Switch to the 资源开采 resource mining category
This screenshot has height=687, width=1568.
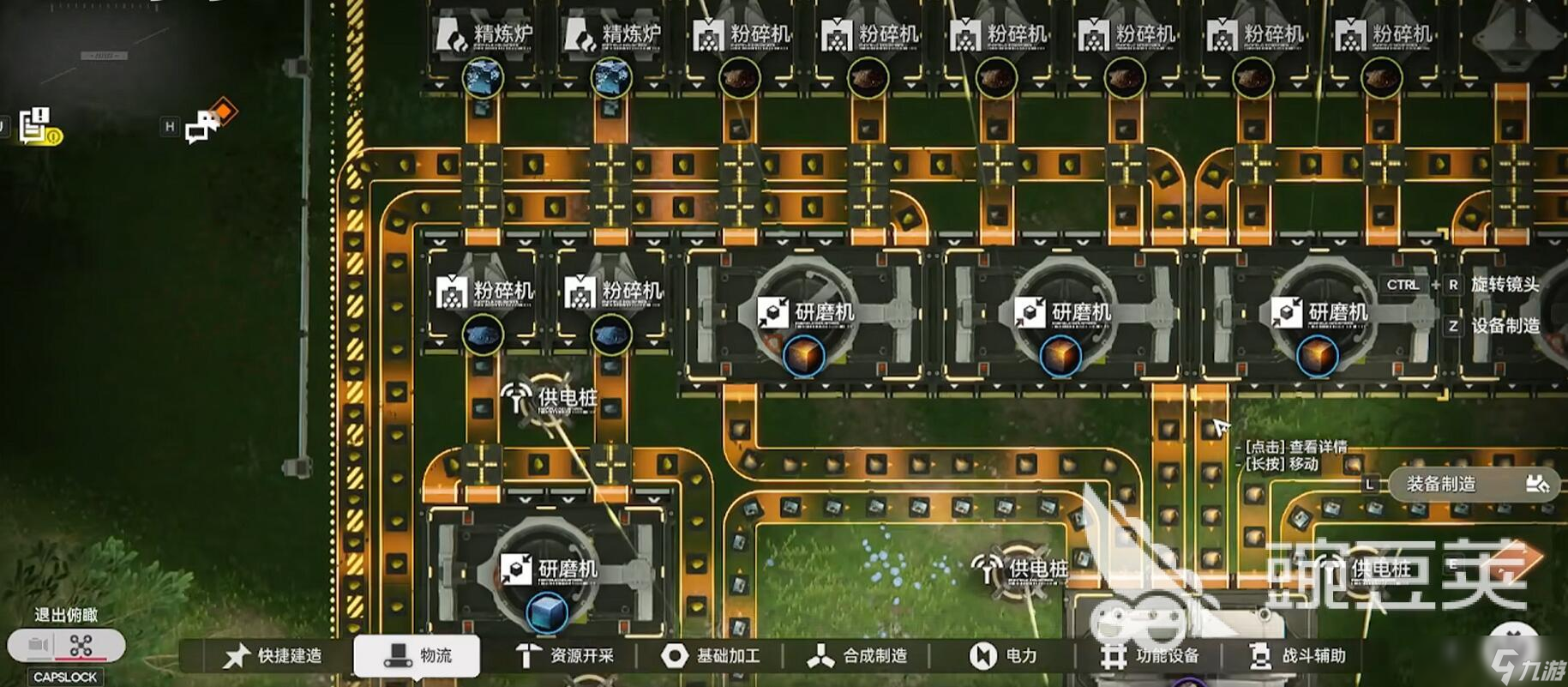[x=564, y=656]
